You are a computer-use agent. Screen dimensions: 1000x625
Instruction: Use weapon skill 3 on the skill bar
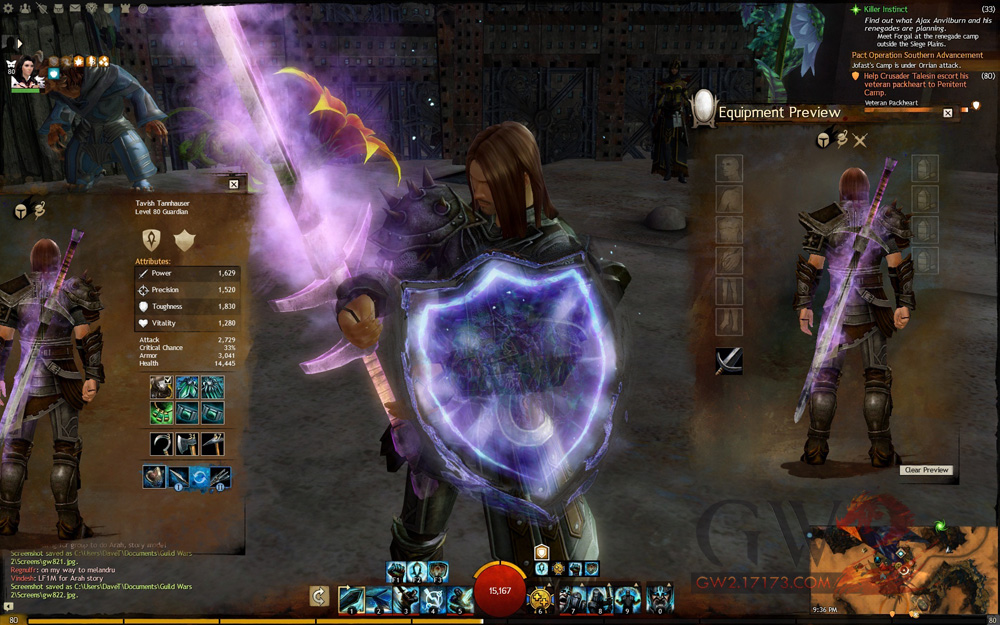point(406,598)
